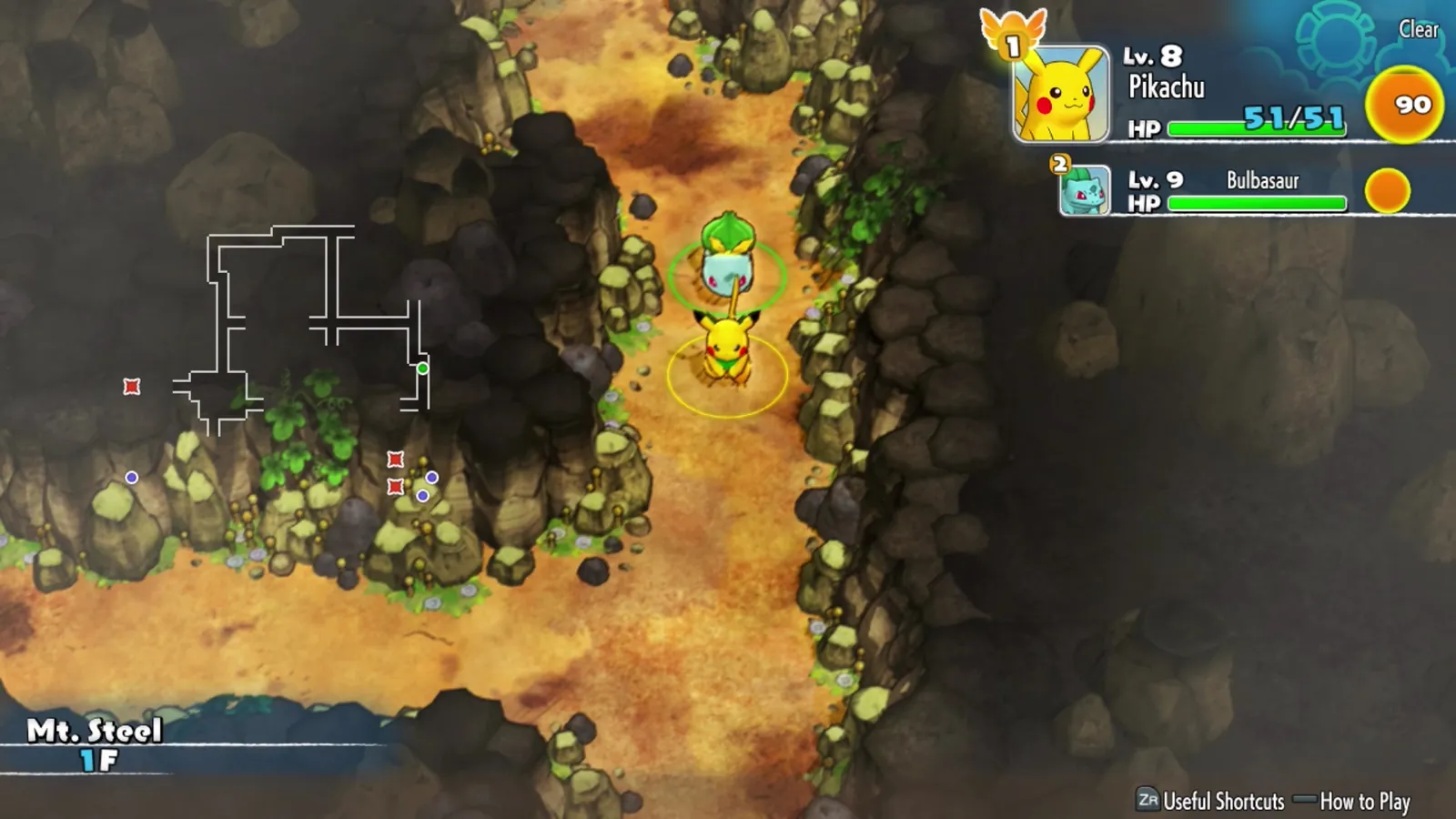Click Pikachu's green HP bar showing 51/51
The width and height of the screenshot is (1456, 819).
[1256, 129]
